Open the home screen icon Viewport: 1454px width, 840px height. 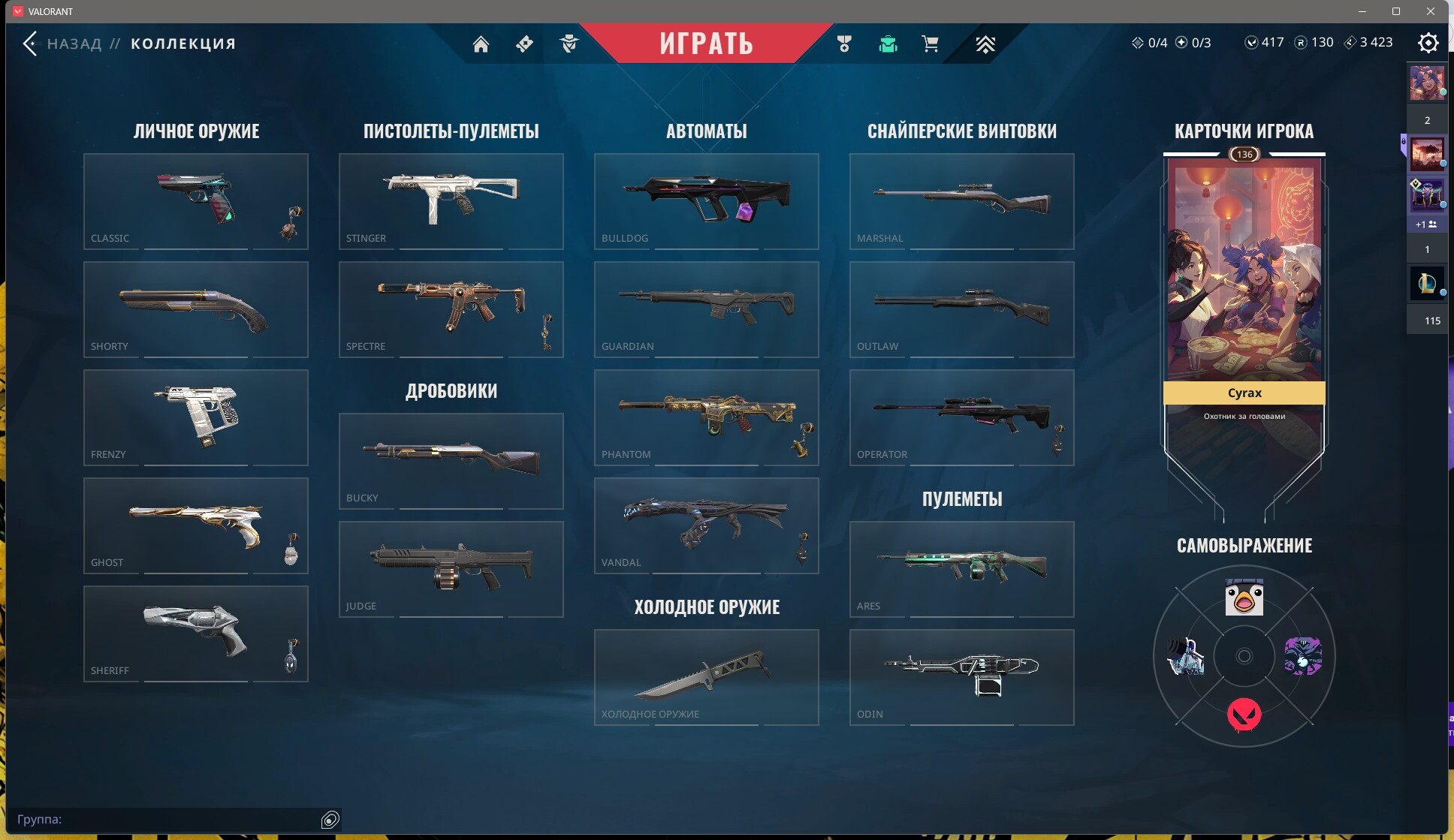point(481,44)
